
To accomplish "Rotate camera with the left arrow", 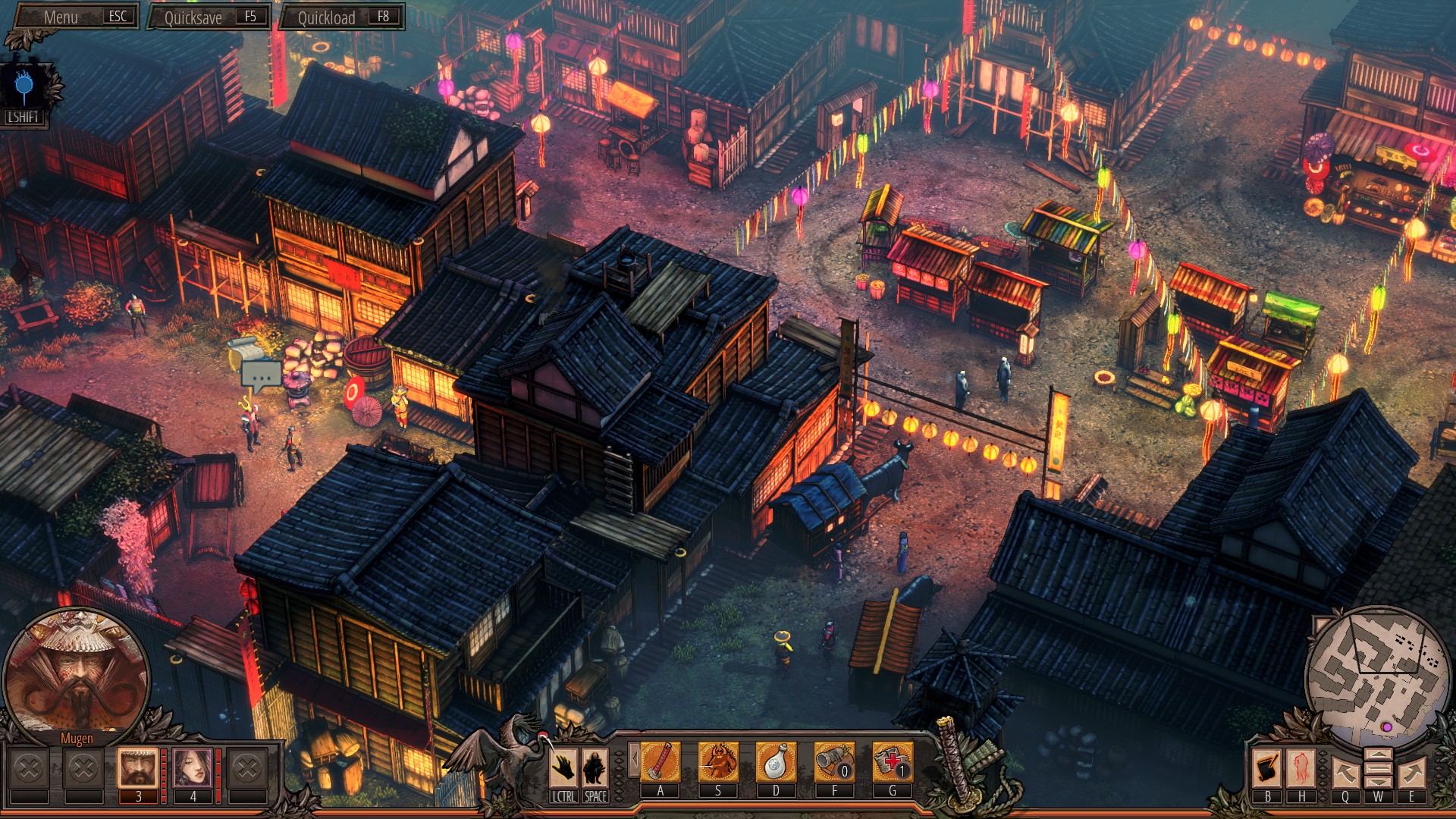I will [x=1345, y=773].
